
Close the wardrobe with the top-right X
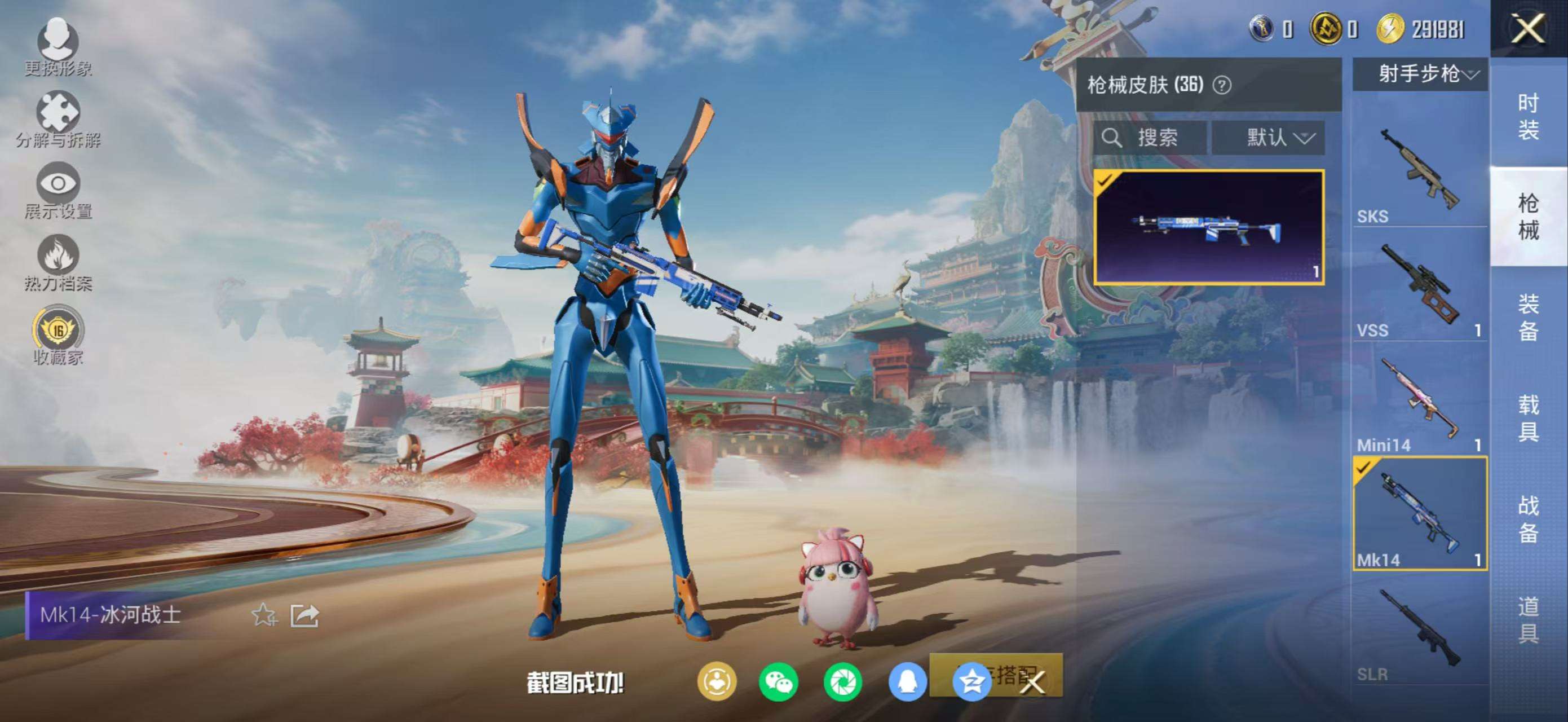pos(1528,29)
